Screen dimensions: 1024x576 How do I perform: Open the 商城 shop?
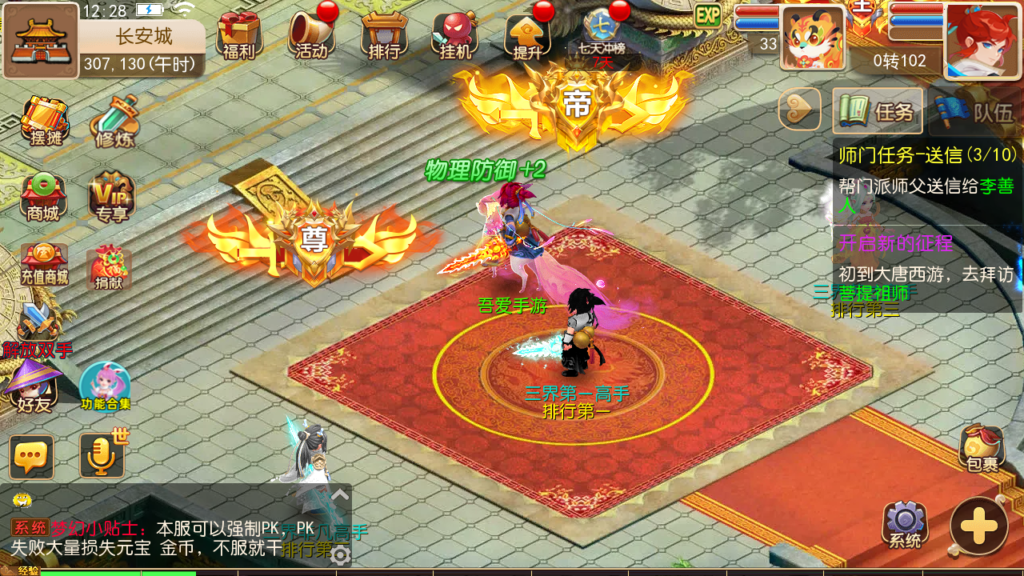point(42,195)
